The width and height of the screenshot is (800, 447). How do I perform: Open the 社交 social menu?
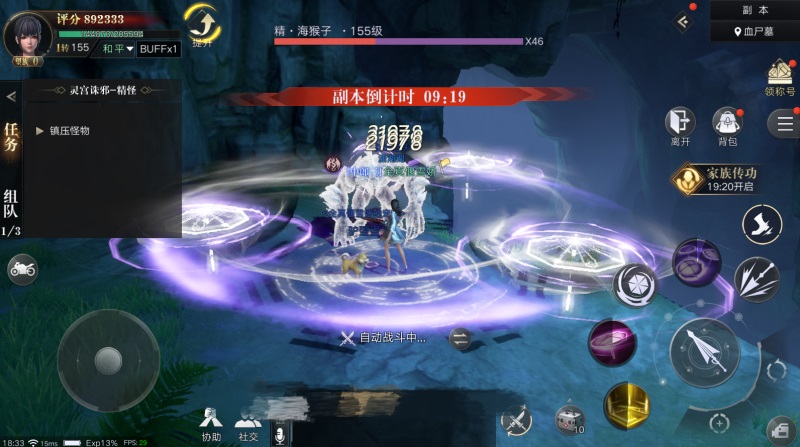[x=248, y=423]
